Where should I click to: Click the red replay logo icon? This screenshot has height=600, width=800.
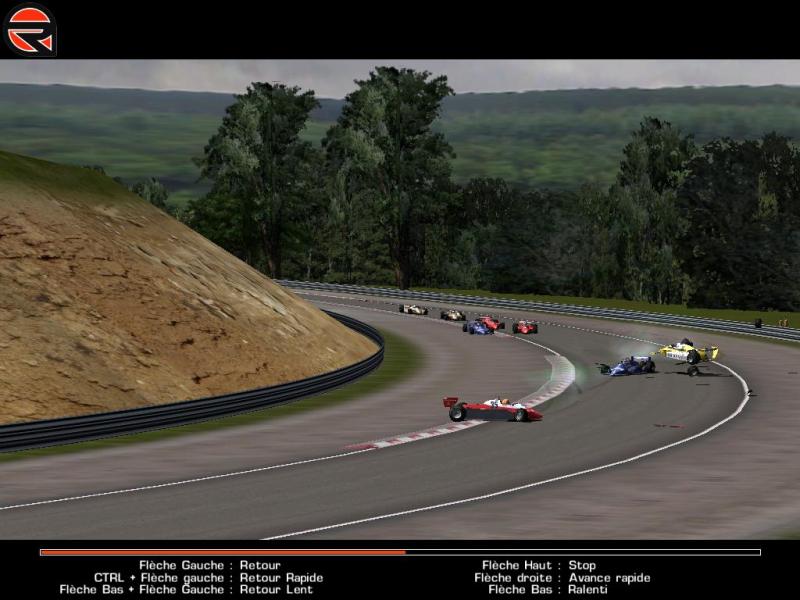pyautogui.click(x=30, y=29)
